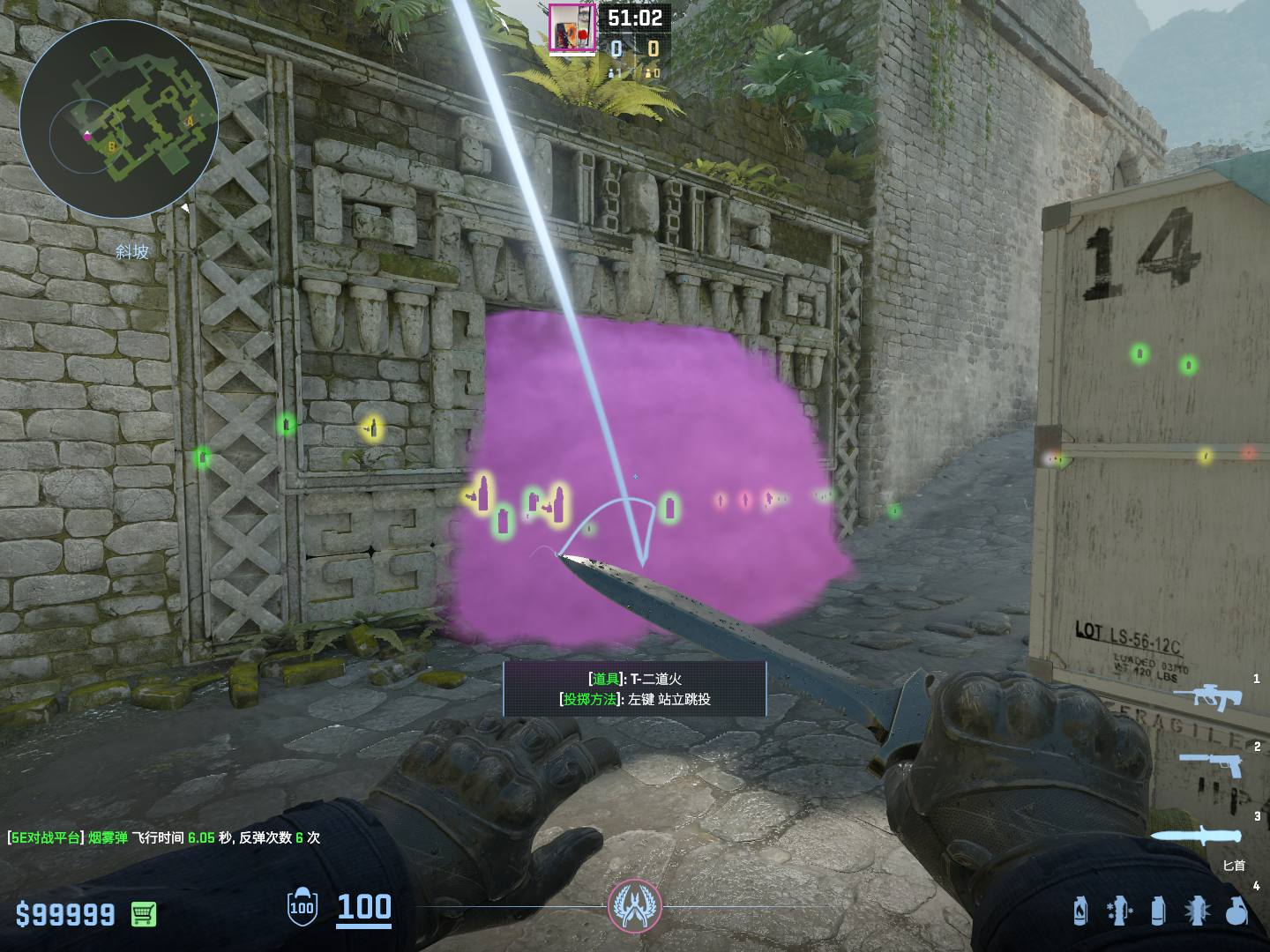The height and width of the screenshot is (952, 1270).
Task: Switch to the silenced pistol in slot 2
Action: (x=1214, y=763)
